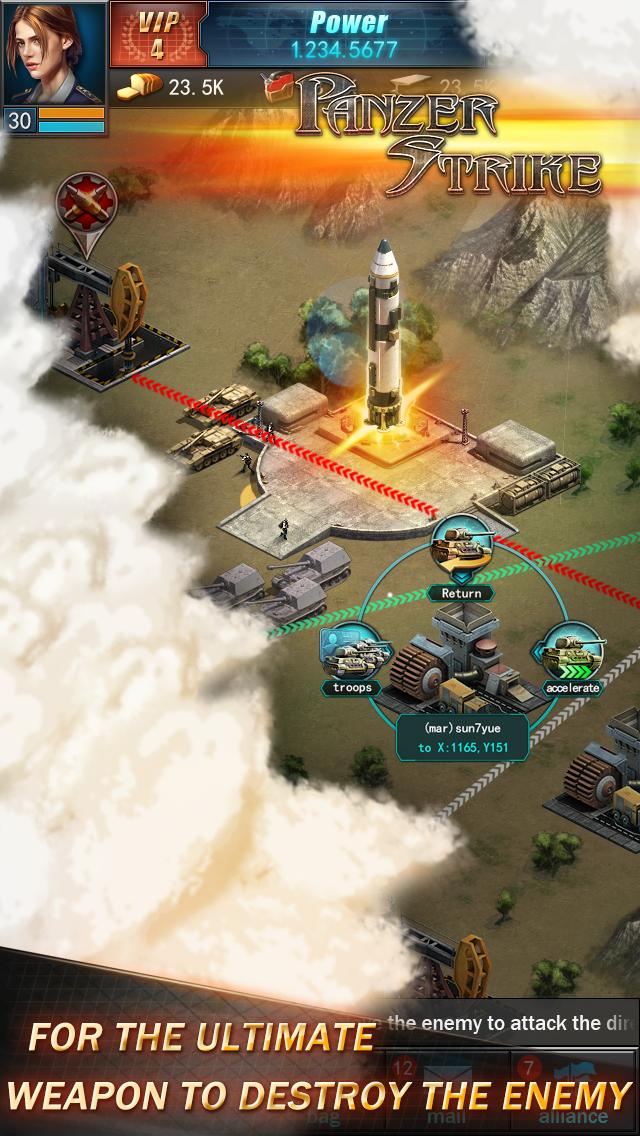This screenshot has width=640, height=1136.
Task: Open the alliance menu button
Action: (573, 1094)
